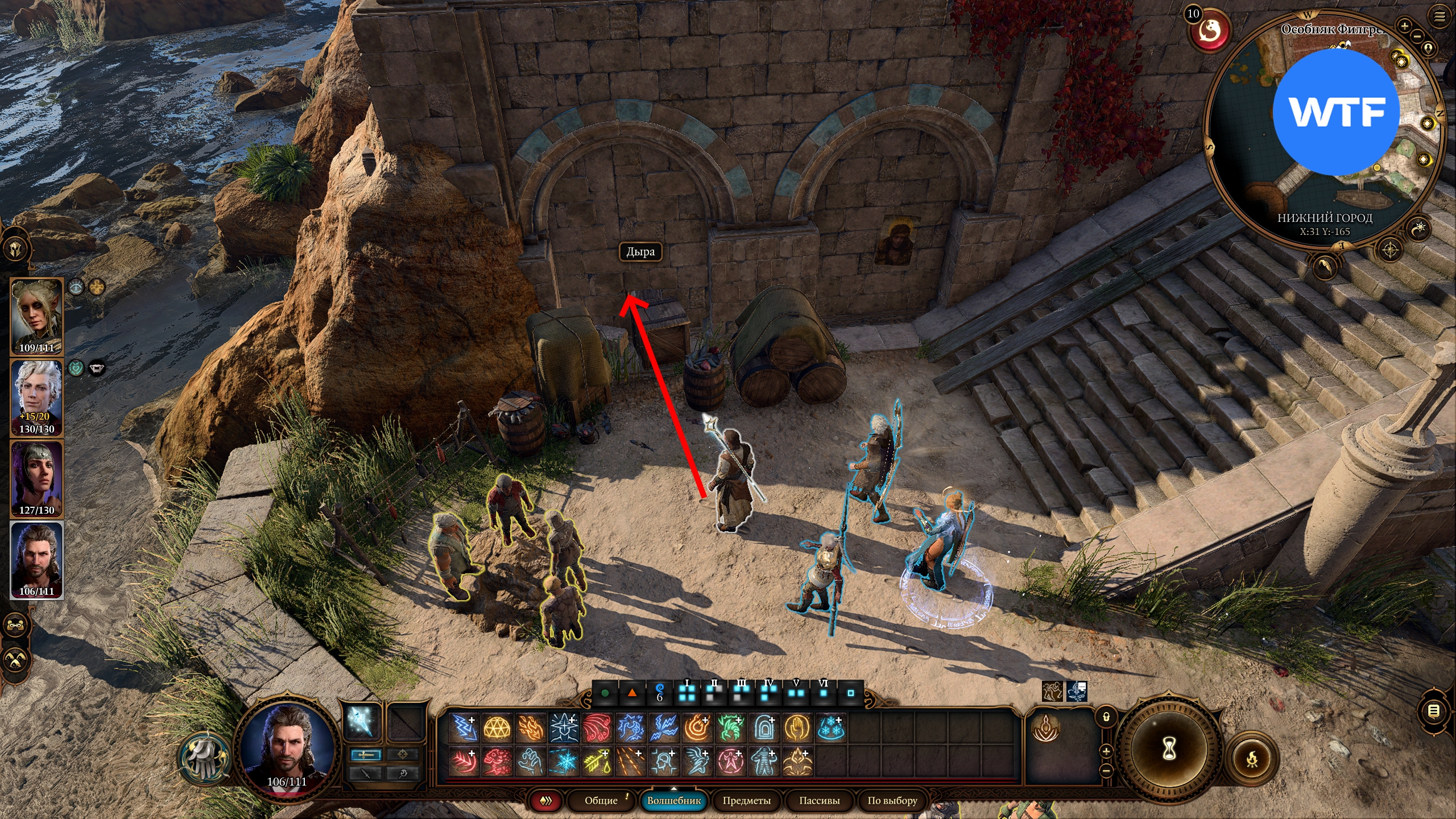Screen dimensions: 1456x819
Task: Cast the golden dome globe spell
Action: point(497,729)
